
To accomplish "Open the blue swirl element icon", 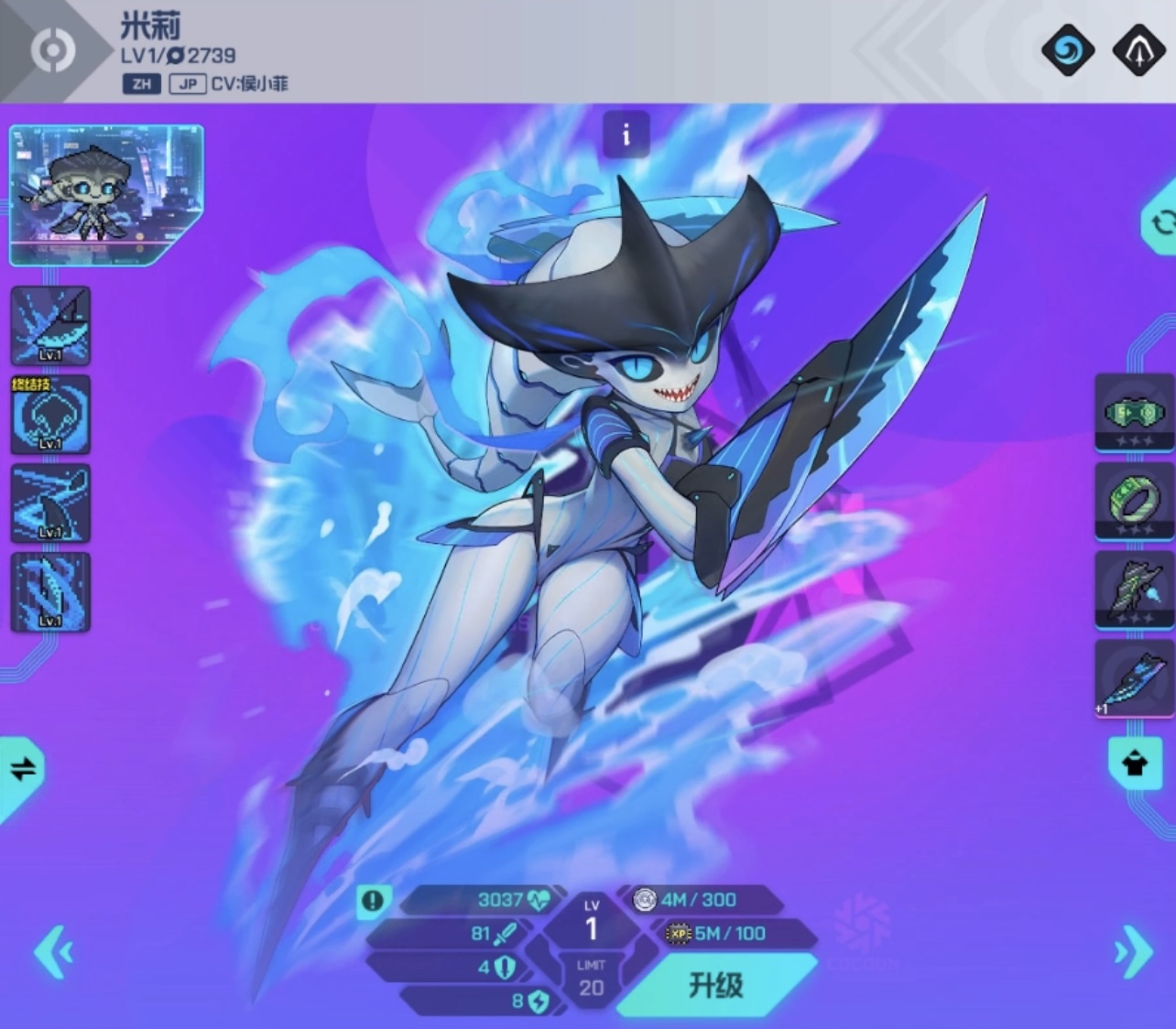I will 1067,49.
